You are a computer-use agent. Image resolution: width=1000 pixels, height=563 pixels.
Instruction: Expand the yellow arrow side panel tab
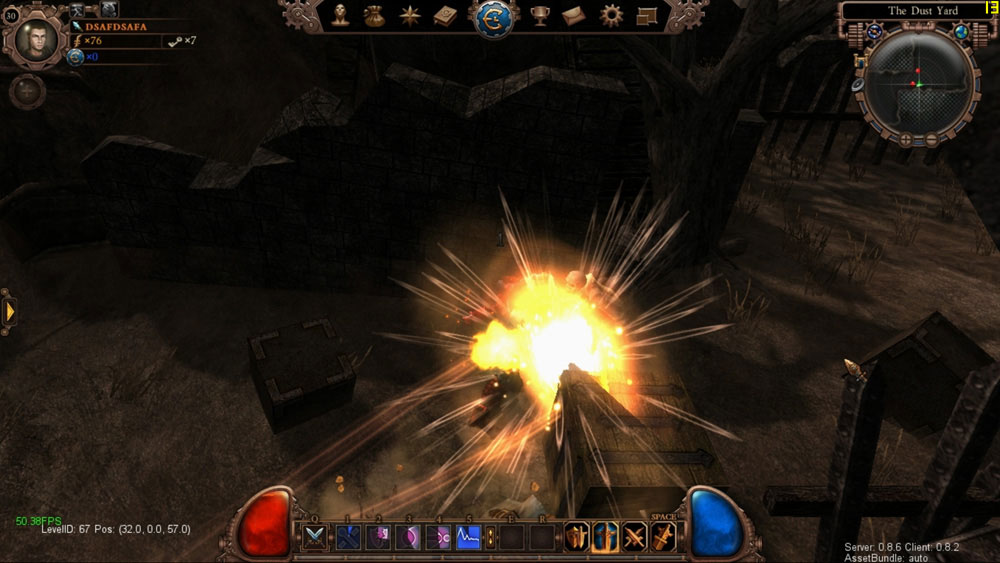tap(9, 311)
